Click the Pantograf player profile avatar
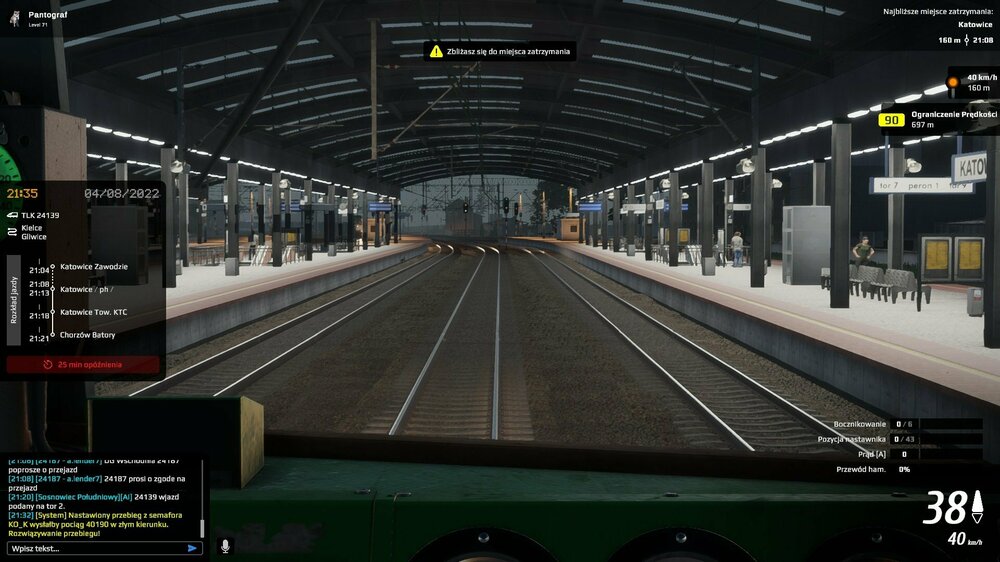 pos(15,18)
